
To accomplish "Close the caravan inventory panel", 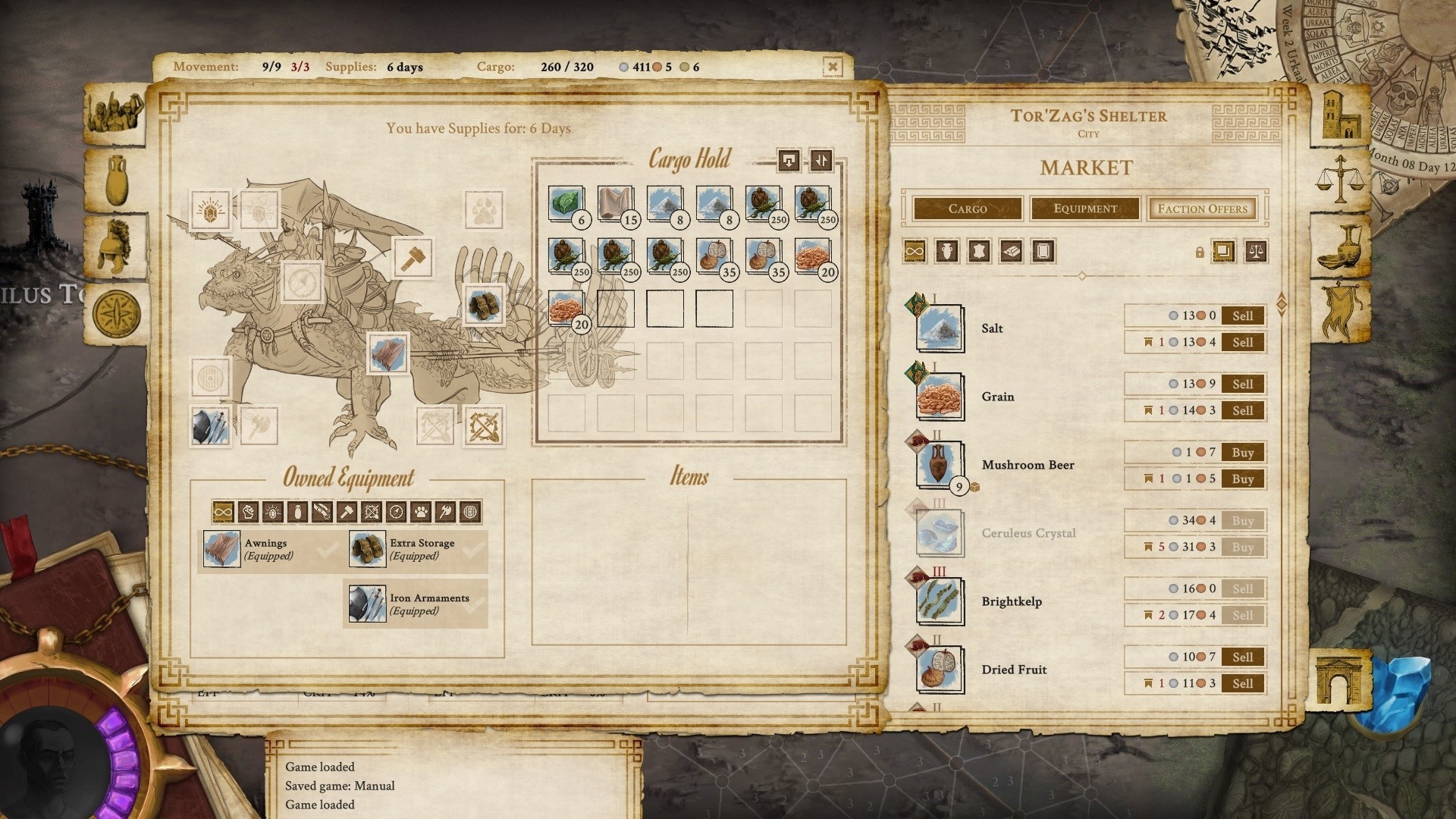I will [x=832, y=67].
